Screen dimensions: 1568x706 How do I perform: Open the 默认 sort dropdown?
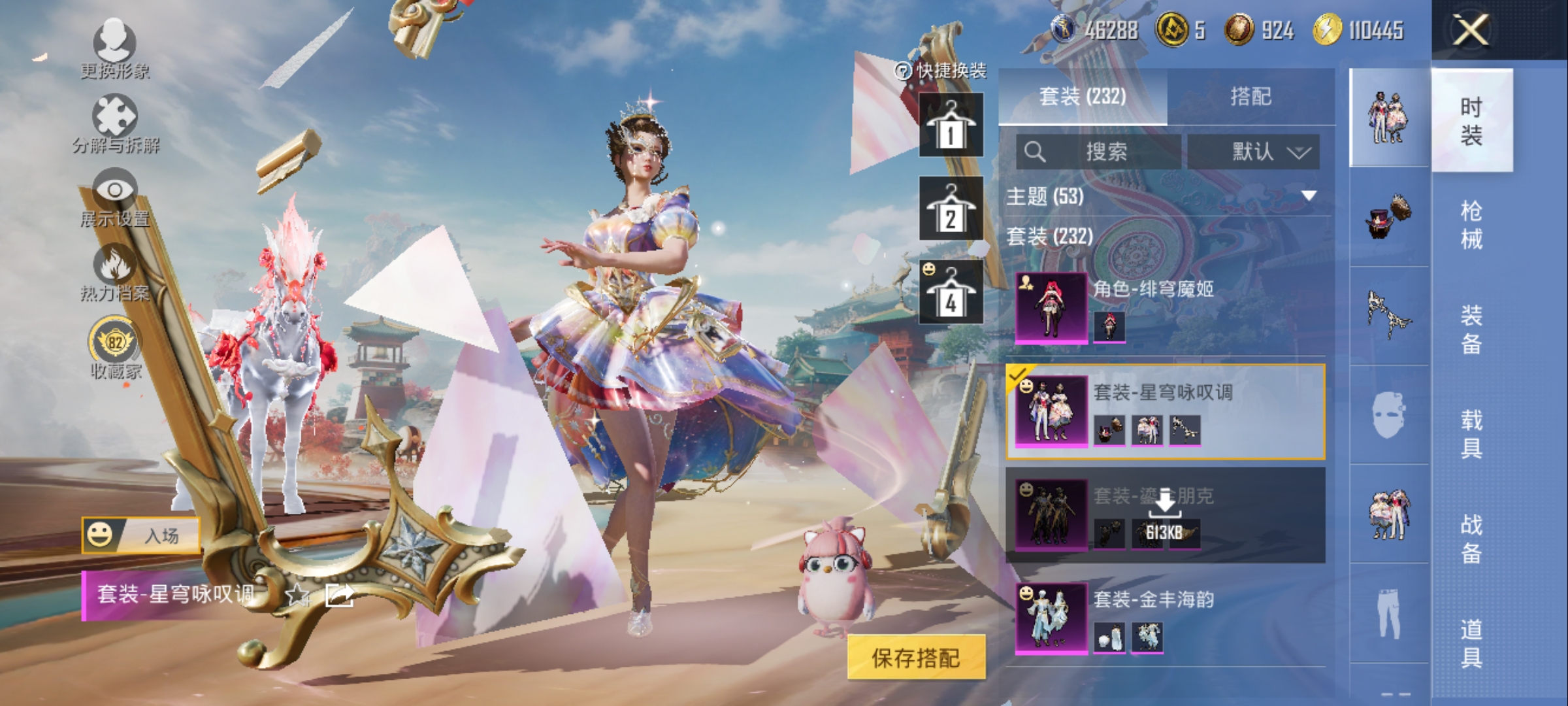coord(1253,152)
